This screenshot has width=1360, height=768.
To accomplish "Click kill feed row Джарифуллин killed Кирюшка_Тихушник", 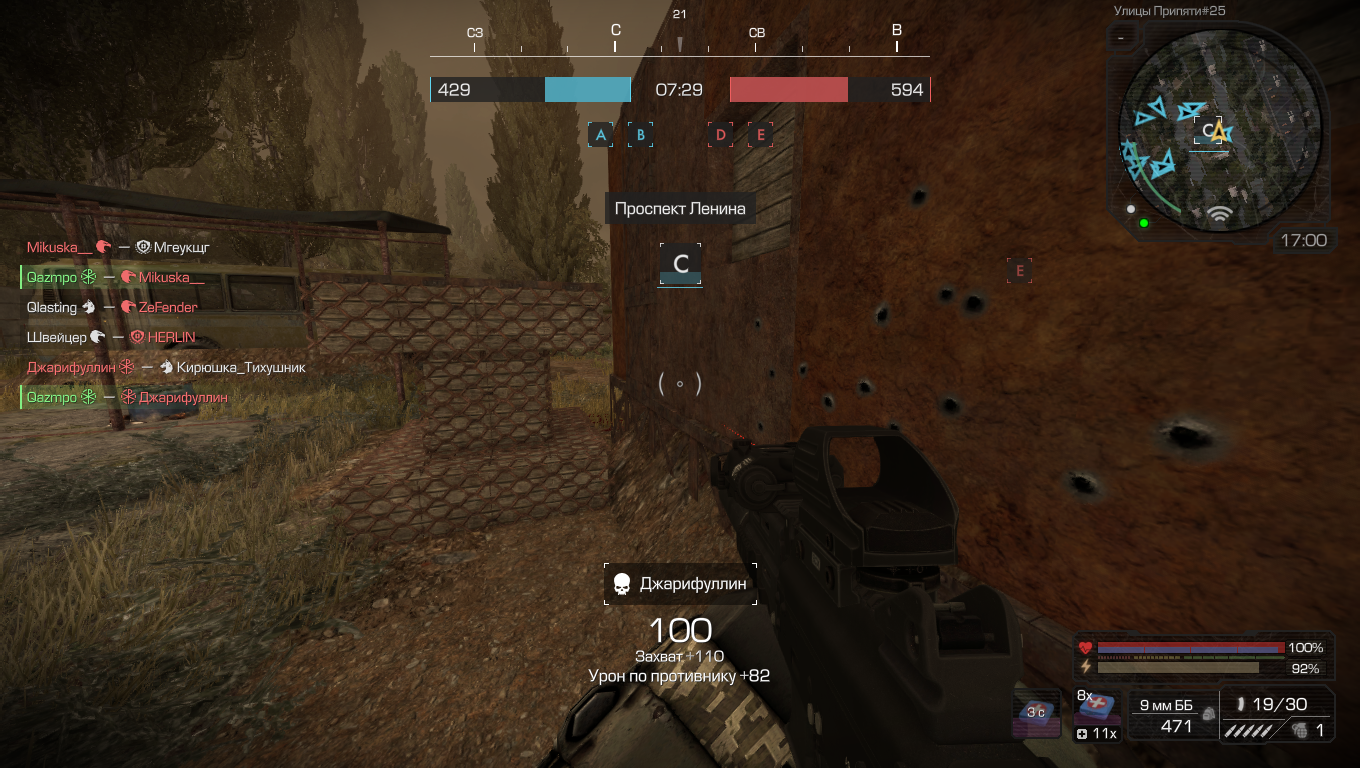I will click(166, 367).
